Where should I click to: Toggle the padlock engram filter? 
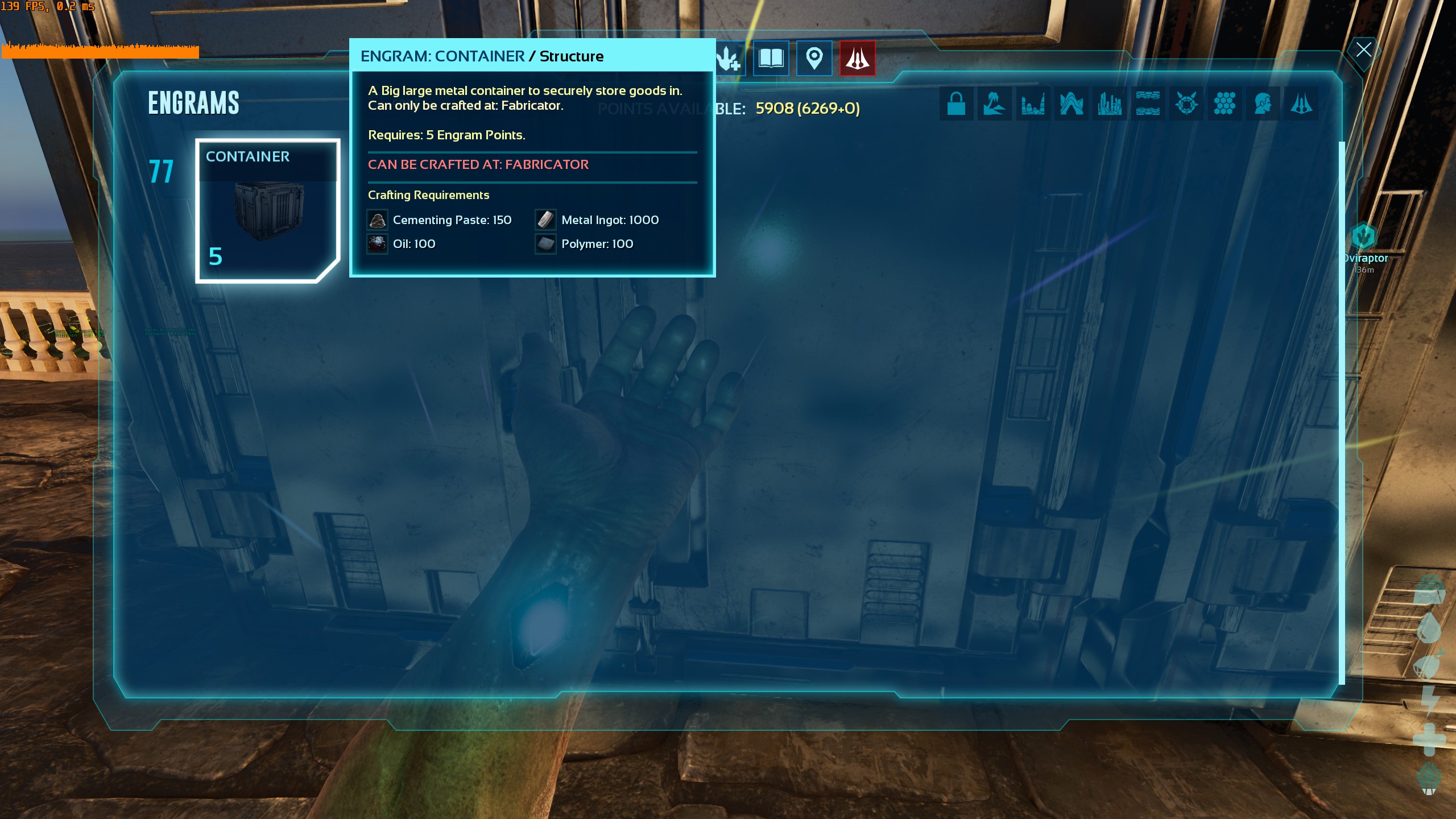(956, 104)
